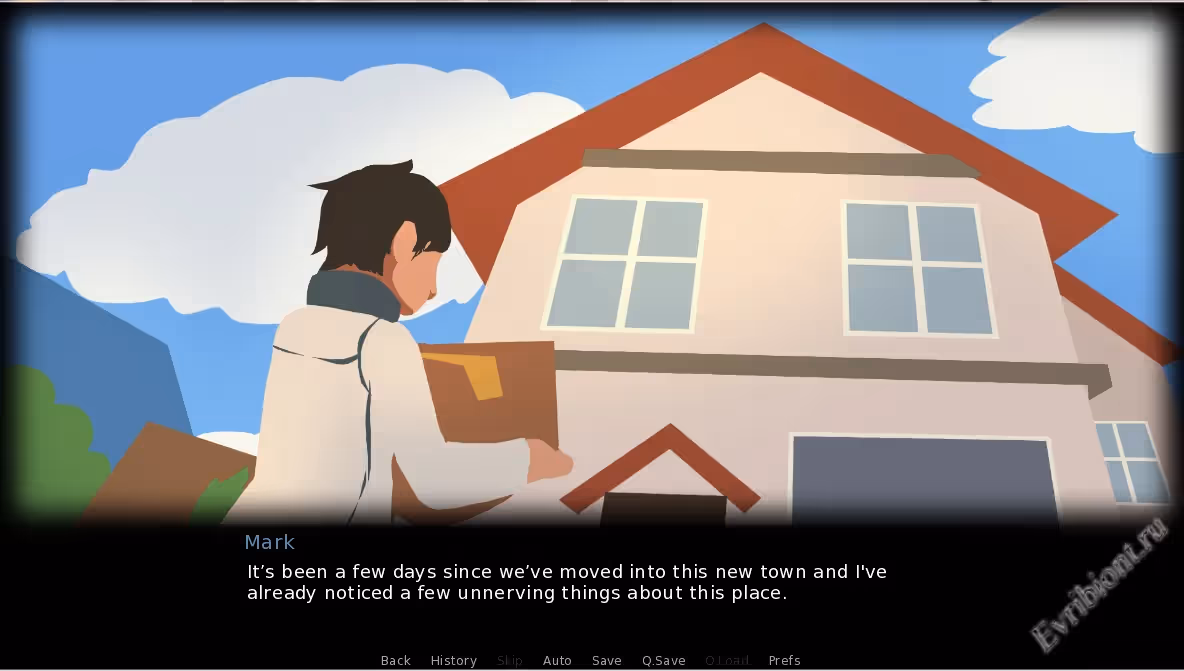Advance Mark's dialogue text box
This screenshot has width=1184, height=671.
(x=566, y=583)
